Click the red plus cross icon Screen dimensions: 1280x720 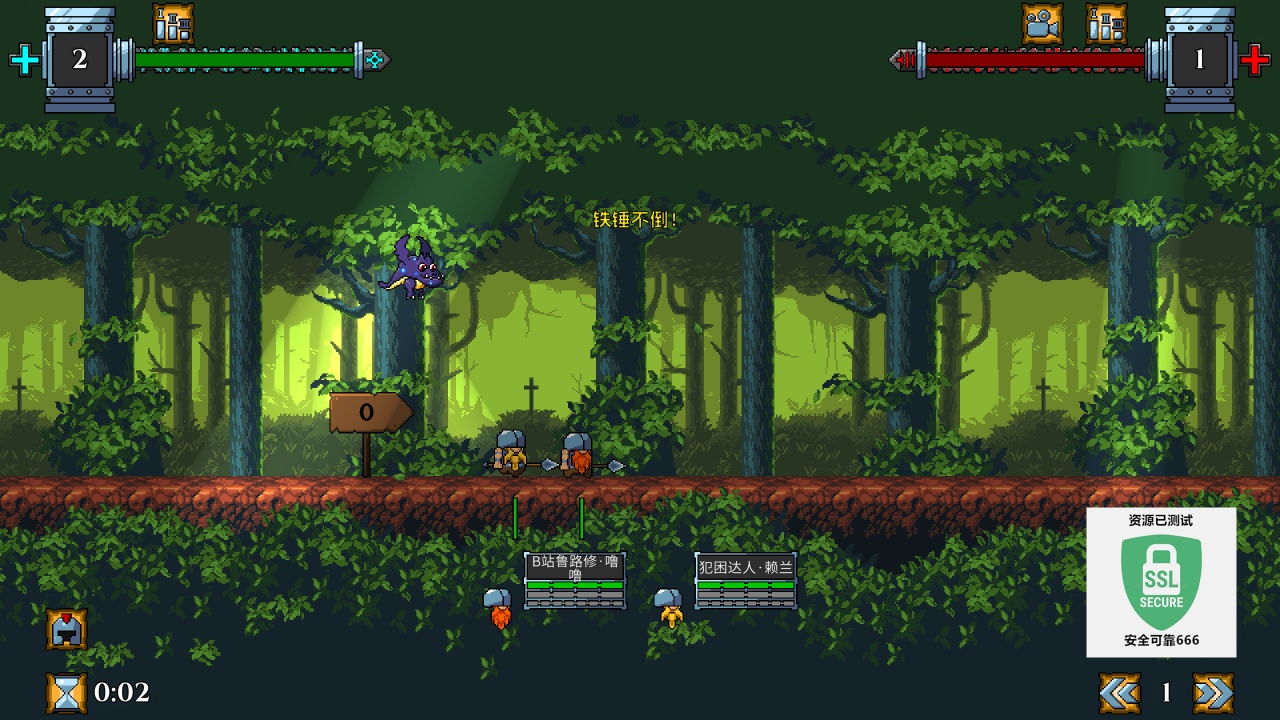coord(1255,60)
